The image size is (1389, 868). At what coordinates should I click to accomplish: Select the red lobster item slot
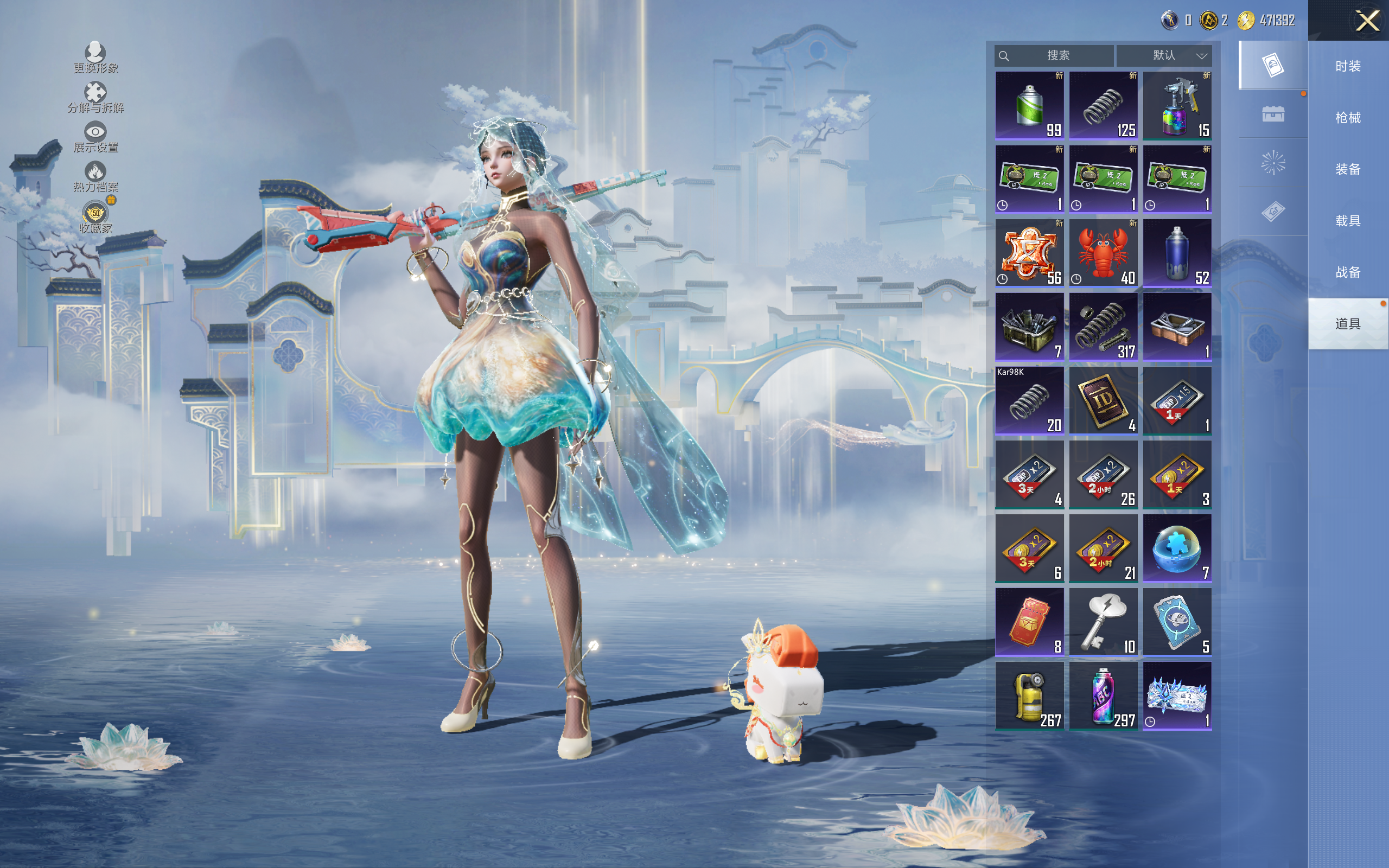click(x=1103, y=253)
